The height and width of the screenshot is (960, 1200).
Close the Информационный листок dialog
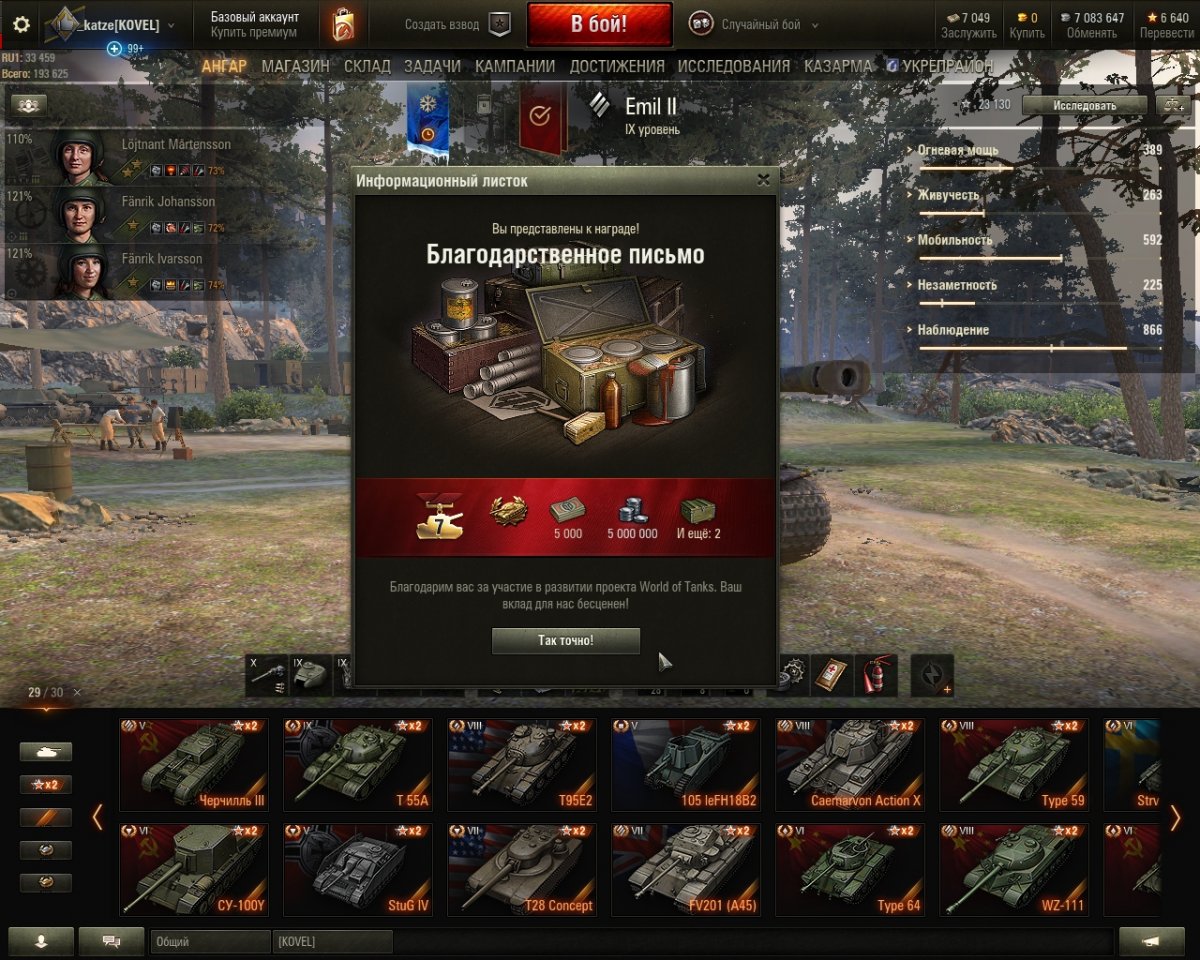coord(764,180)
